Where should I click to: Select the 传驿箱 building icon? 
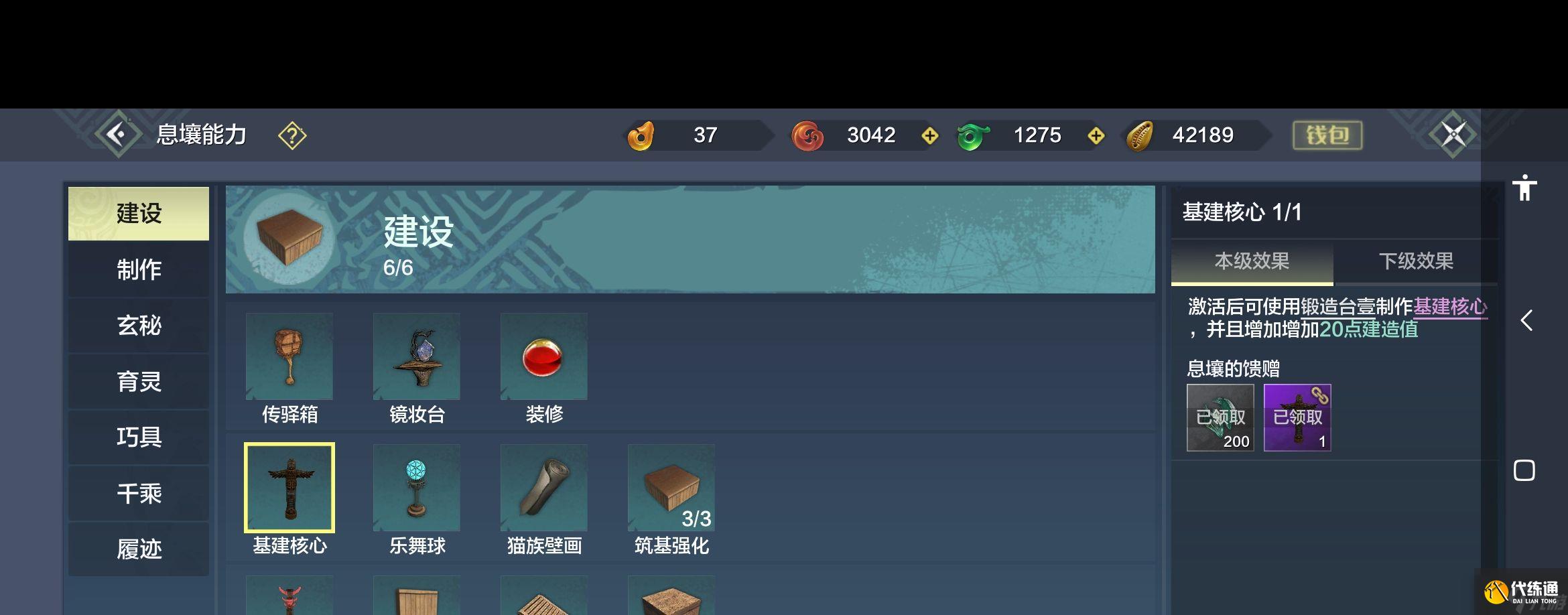coord(291,357)
